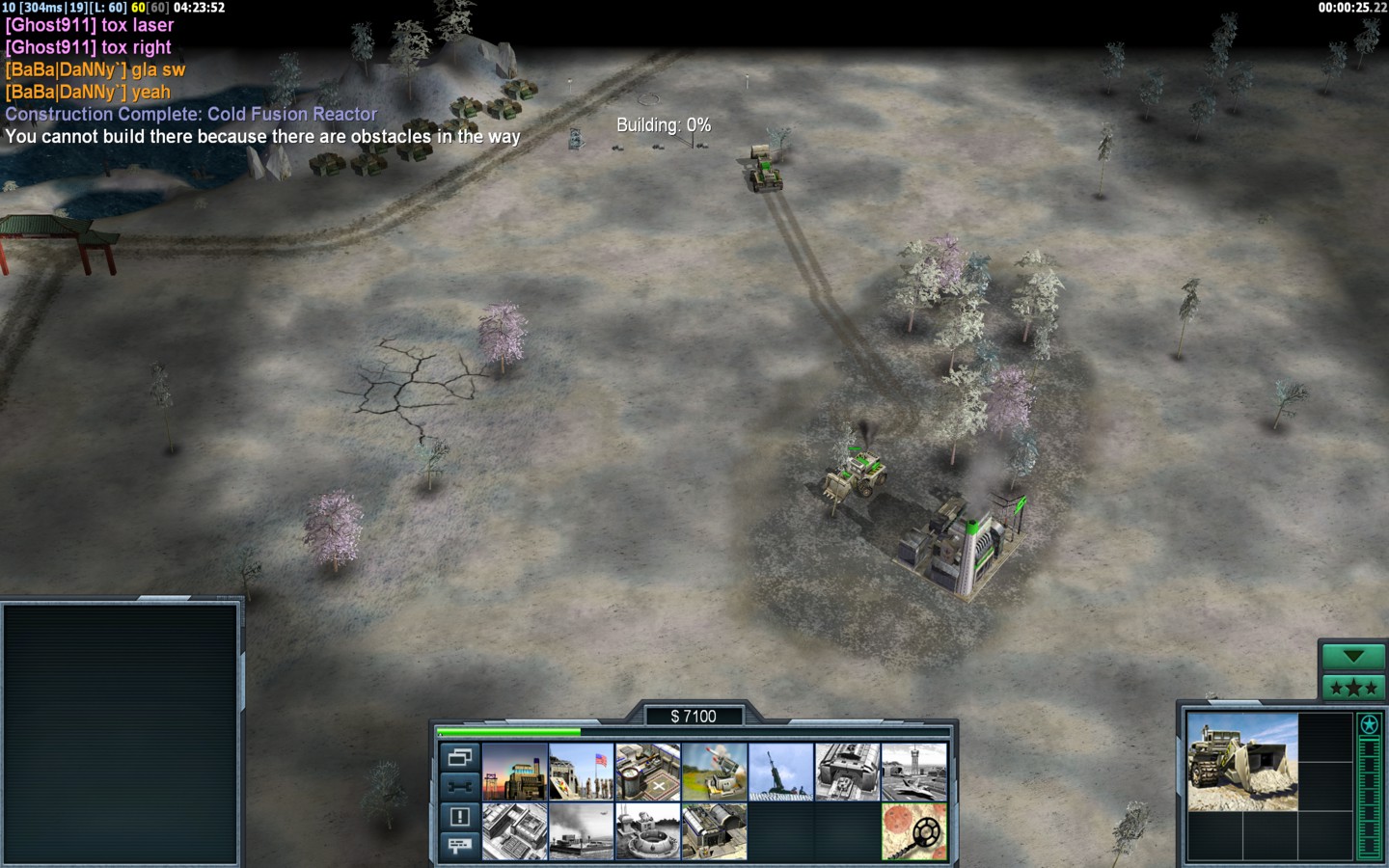The width and height of the screenshot is (1389, 868).
Task: Select the Strategy Center build icon
Action: (x=515, y=831)
